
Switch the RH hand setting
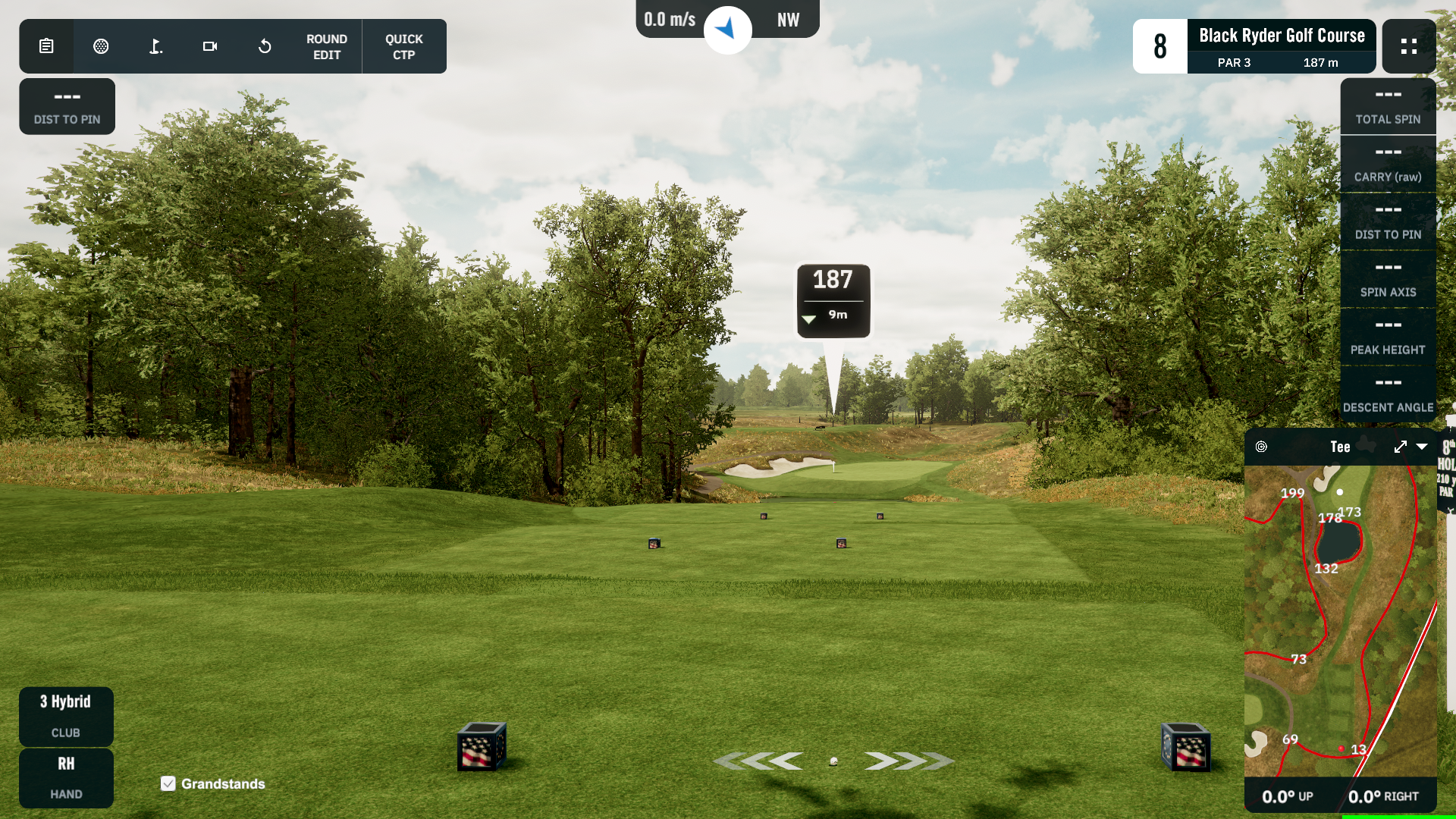pyautogui.click(x=66, y=777)
